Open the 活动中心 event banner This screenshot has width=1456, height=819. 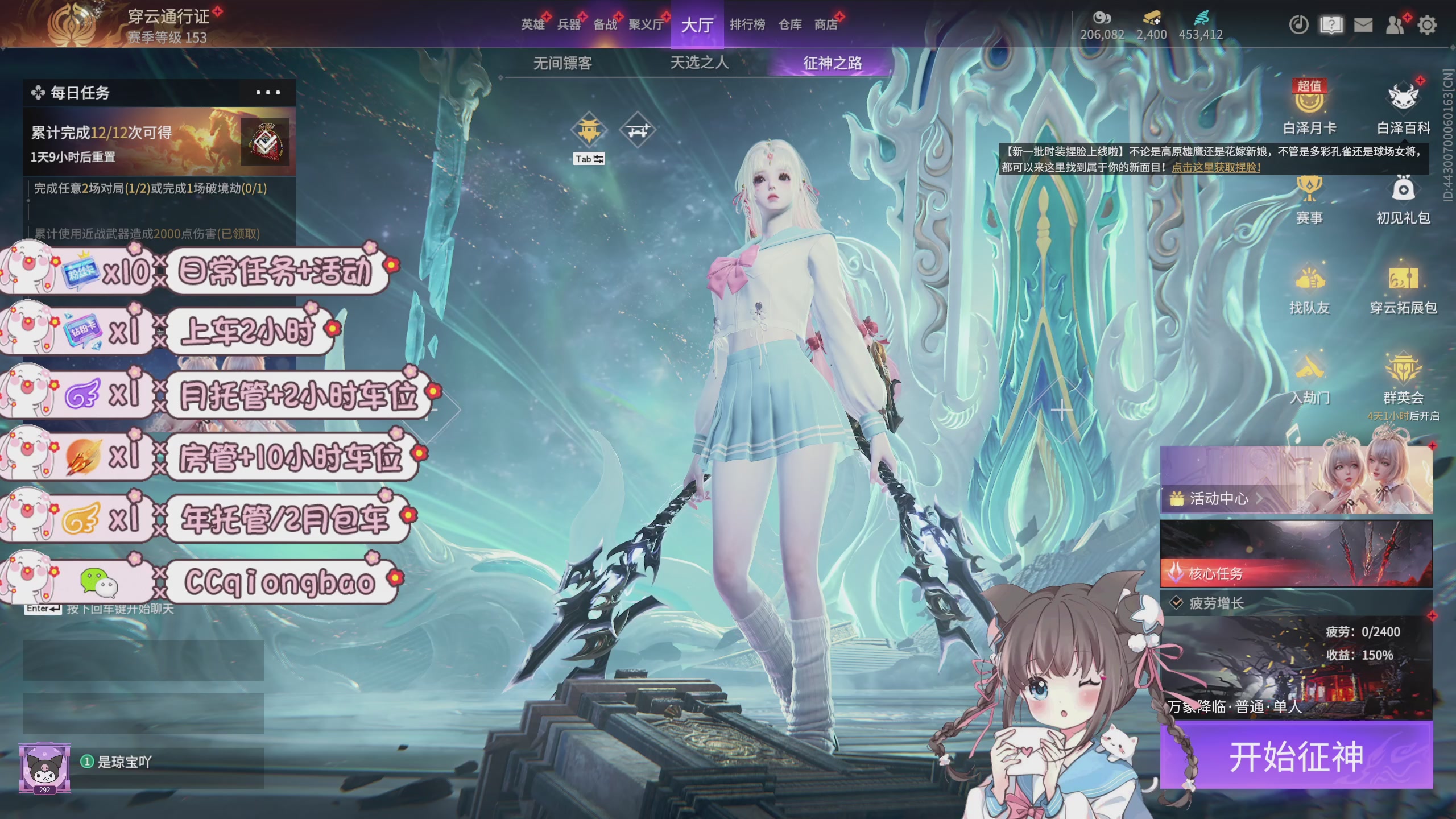click(1296, 481)
